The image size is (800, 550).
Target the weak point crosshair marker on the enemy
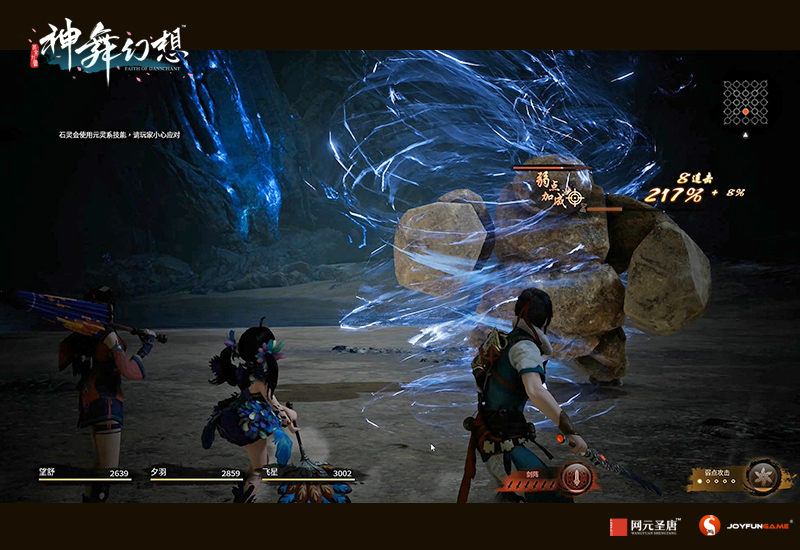click(574, 198)
